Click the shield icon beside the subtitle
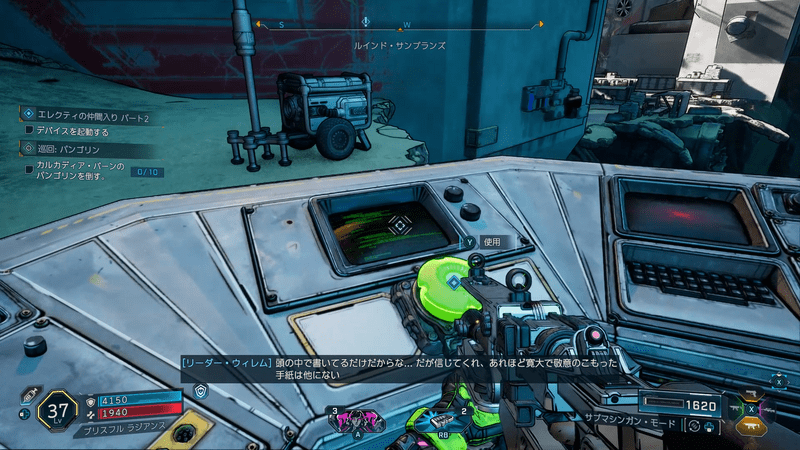The height and width of the screenshot is (450, 800). [200, 391]
